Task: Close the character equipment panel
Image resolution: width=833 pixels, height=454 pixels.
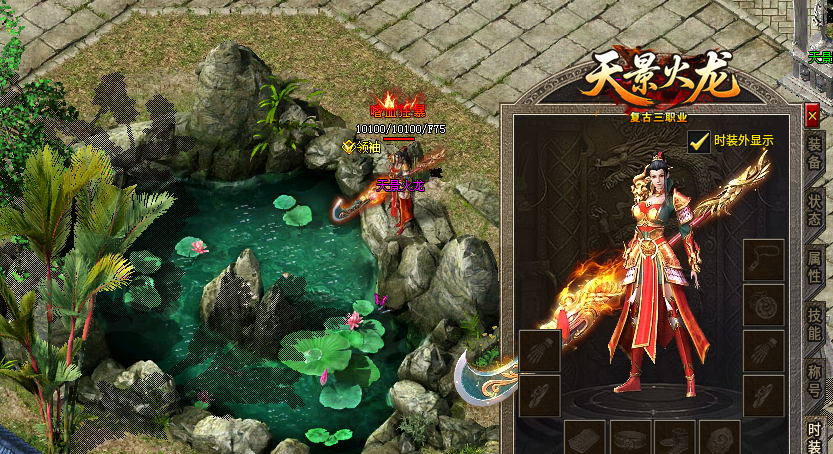Action: coord(812,116)
